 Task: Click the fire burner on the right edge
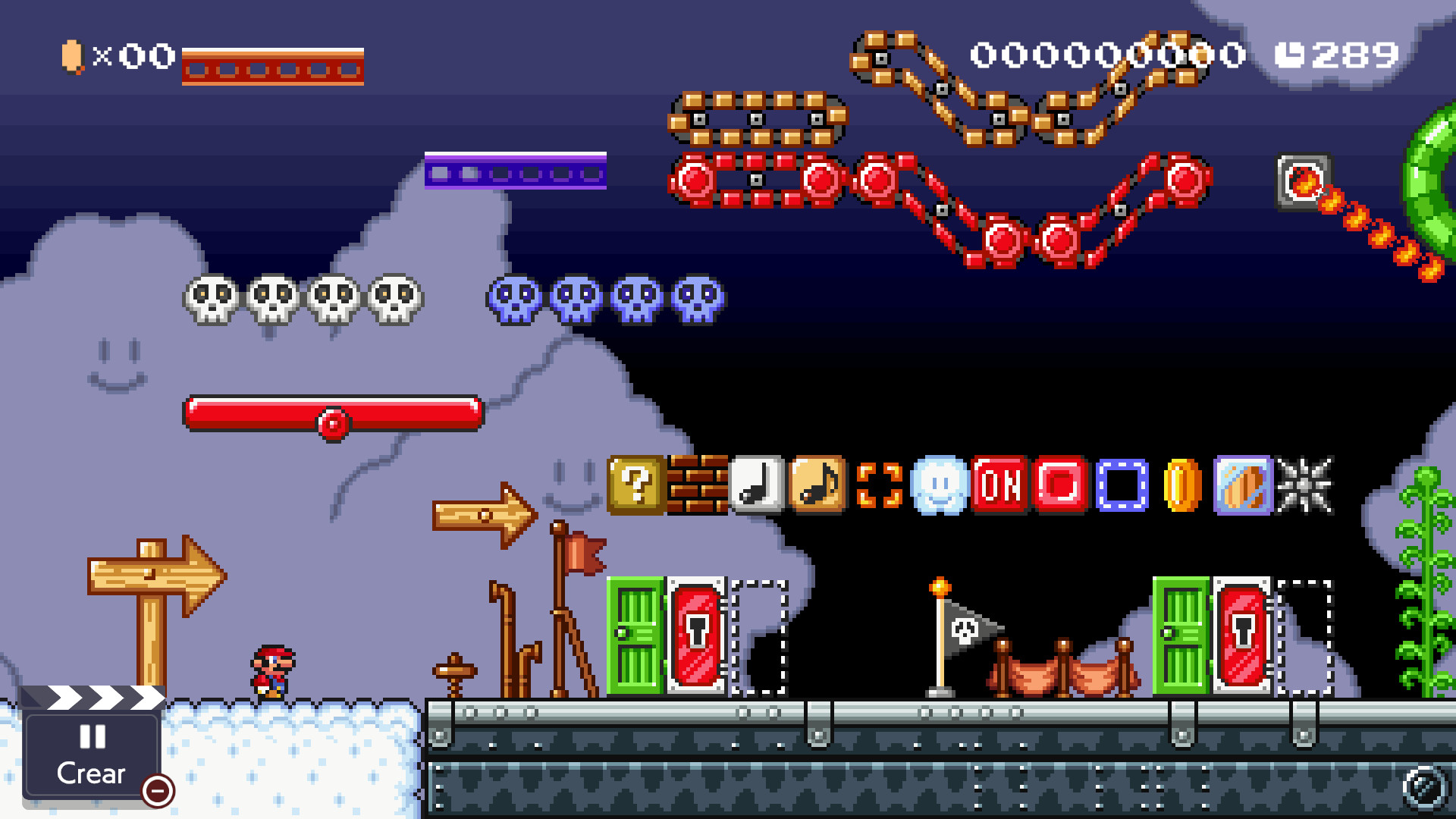pyautogui.click(x=1302, y=180)
